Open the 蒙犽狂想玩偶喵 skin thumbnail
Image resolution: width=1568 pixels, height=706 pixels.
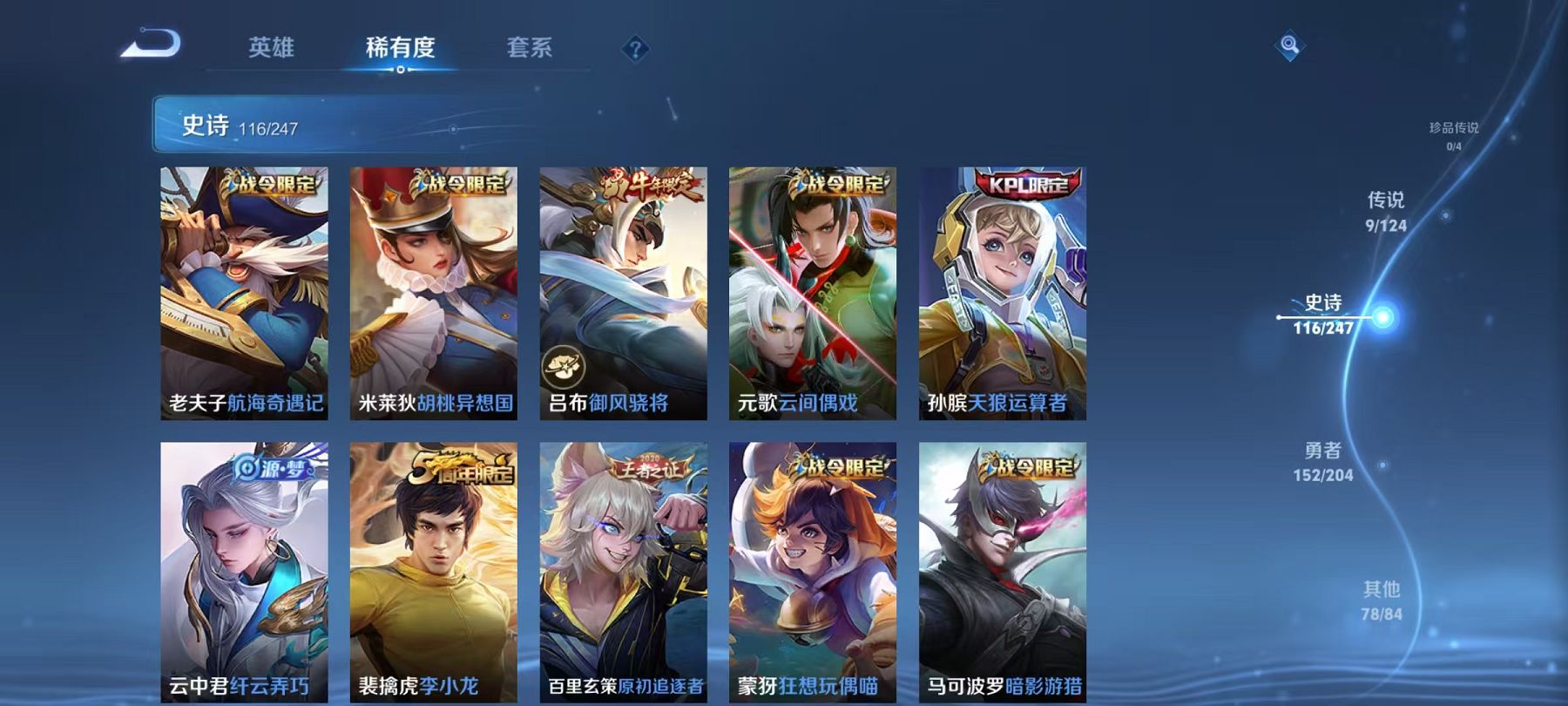pos(810,567)
